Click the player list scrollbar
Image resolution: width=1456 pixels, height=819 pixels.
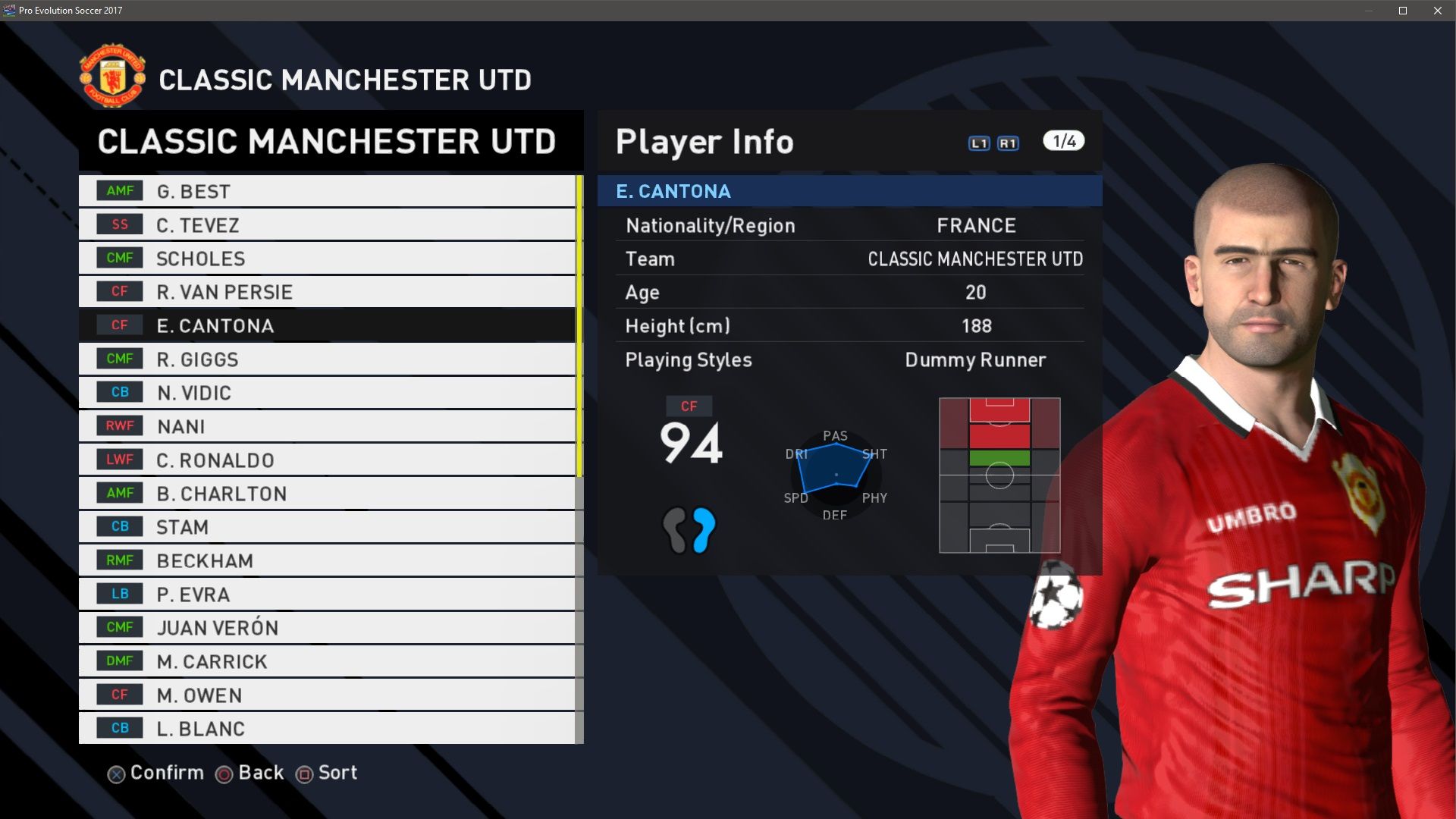[x=579, y=326]
